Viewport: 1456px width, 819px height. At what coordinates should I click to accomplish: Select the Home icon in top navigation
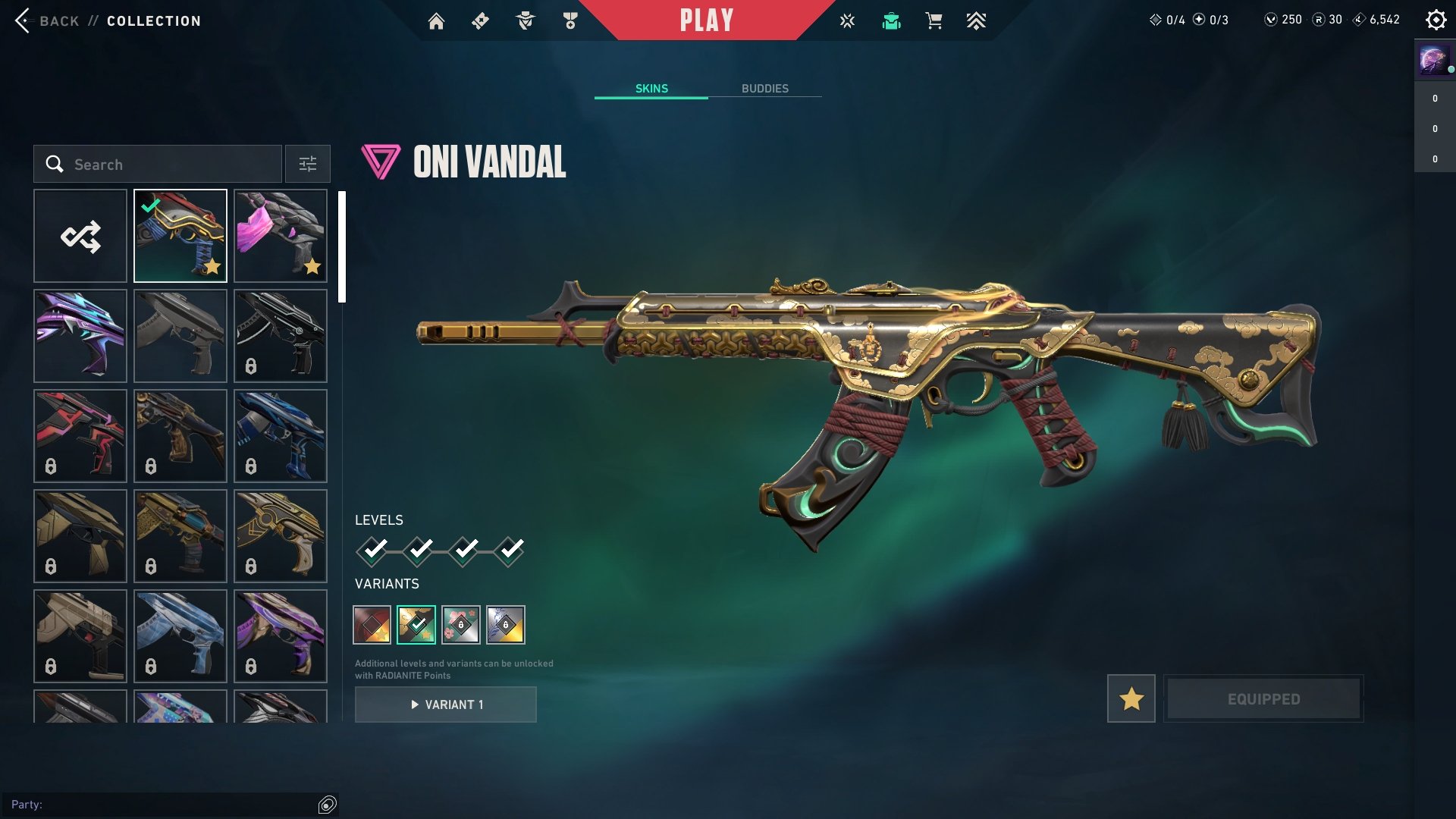437,20
